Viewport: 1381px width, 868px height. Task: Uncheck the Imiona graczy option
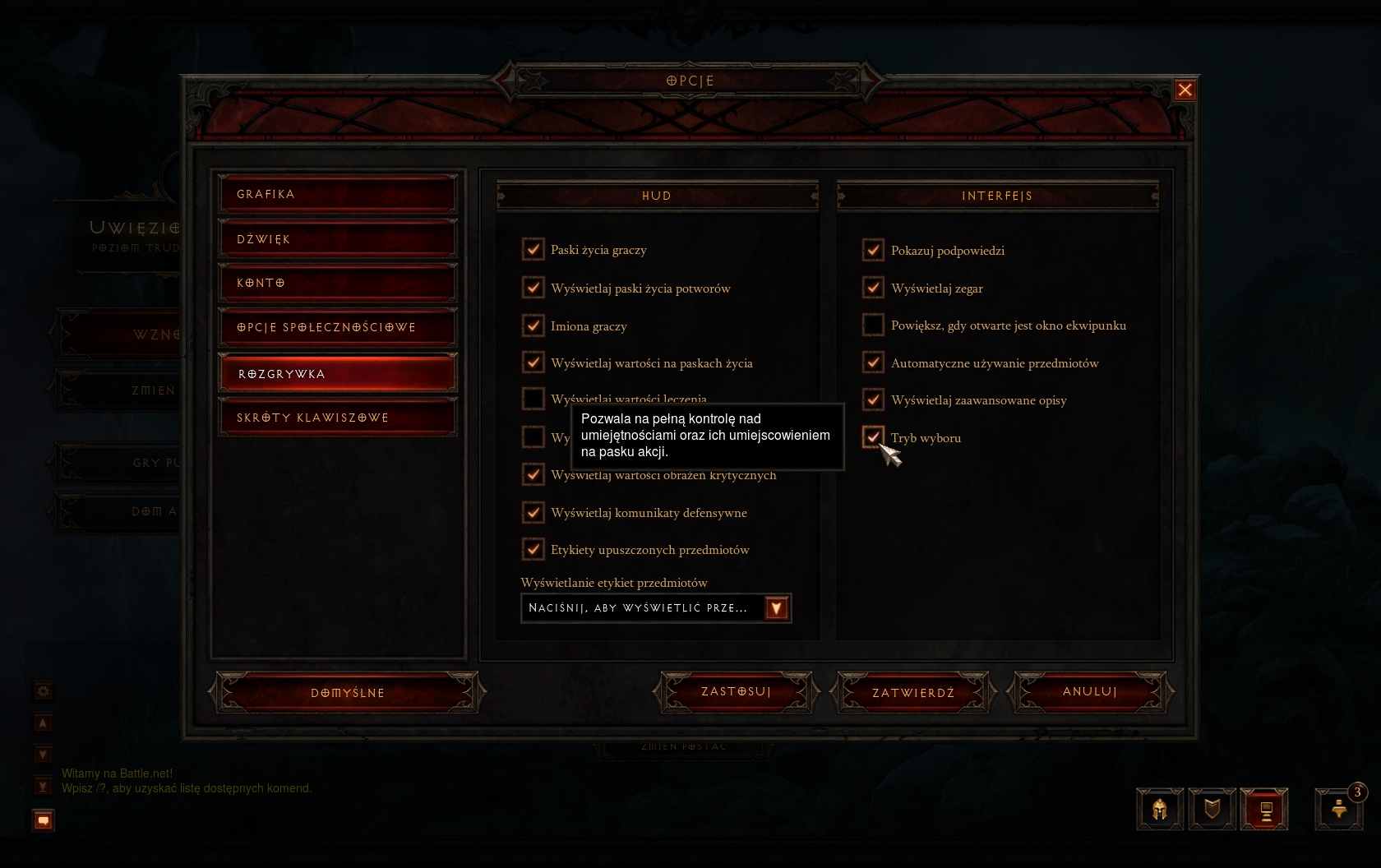pyautogui.click(x=533, y=325)
